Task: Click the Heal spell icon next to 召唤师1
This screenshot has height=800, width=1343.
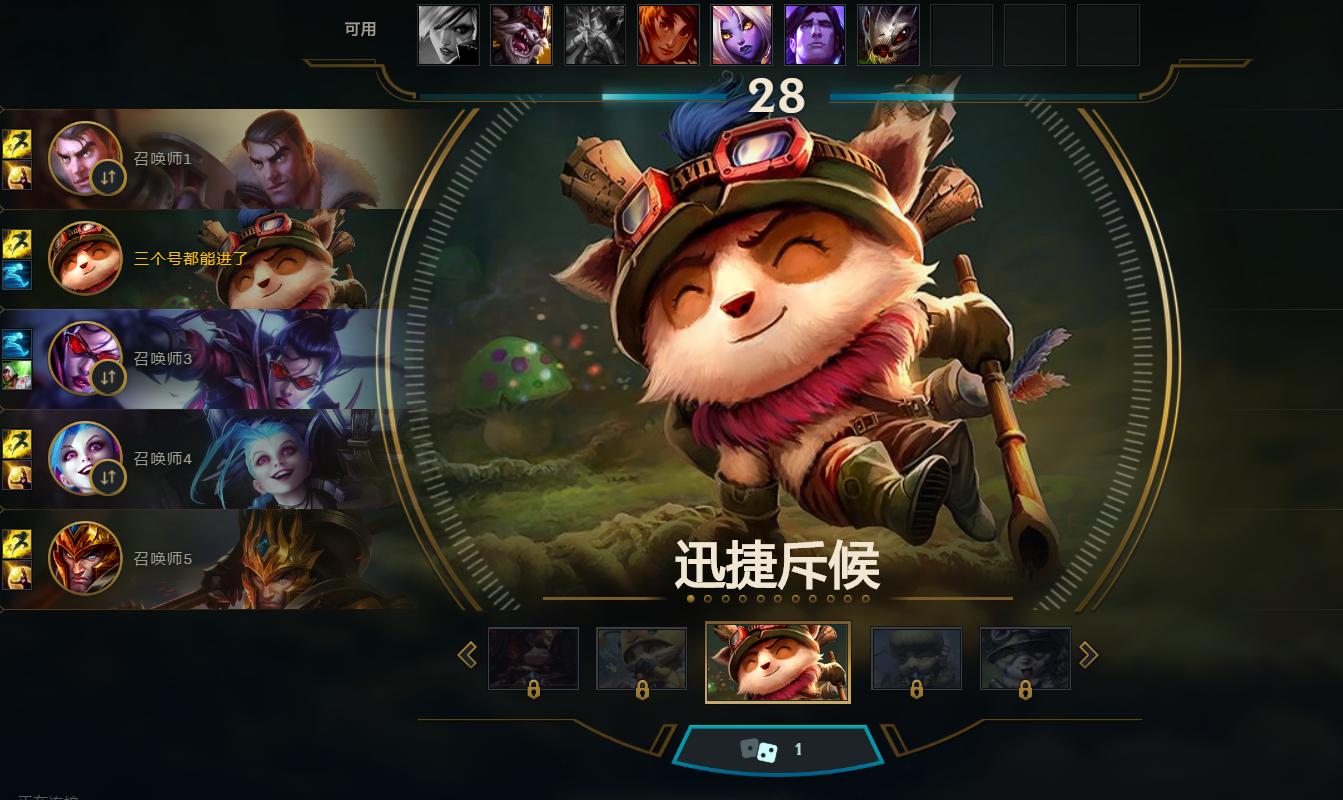Action: 17,177
